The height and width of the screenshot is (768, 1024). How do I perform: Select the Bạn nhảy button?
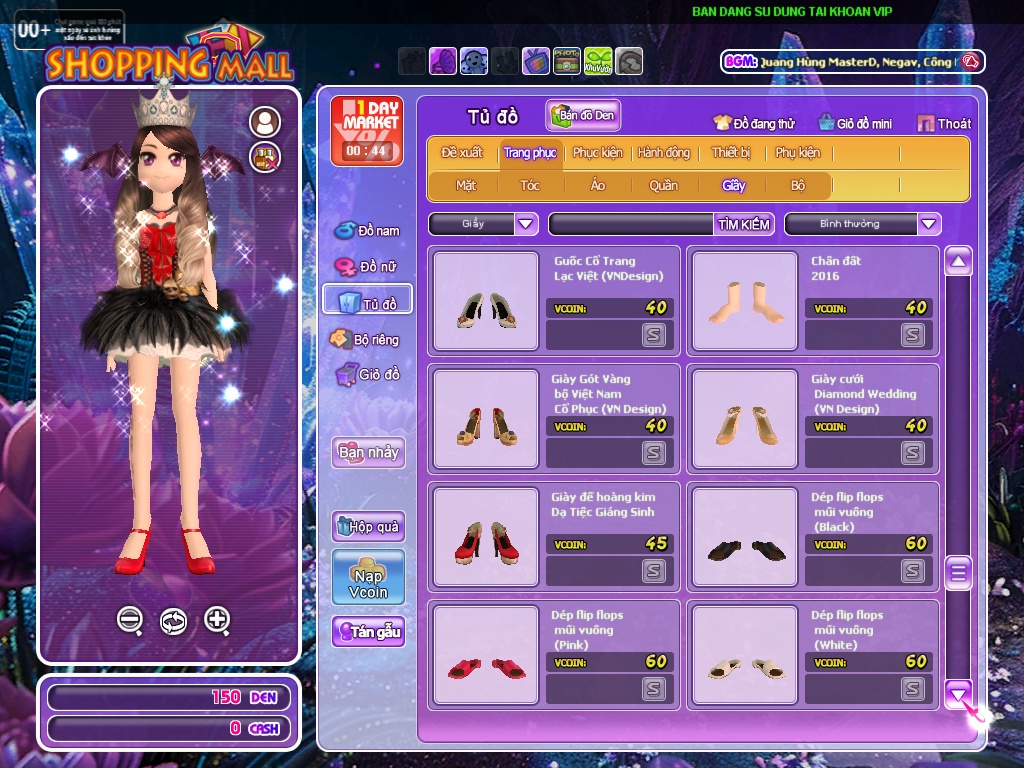click(368, 452)
